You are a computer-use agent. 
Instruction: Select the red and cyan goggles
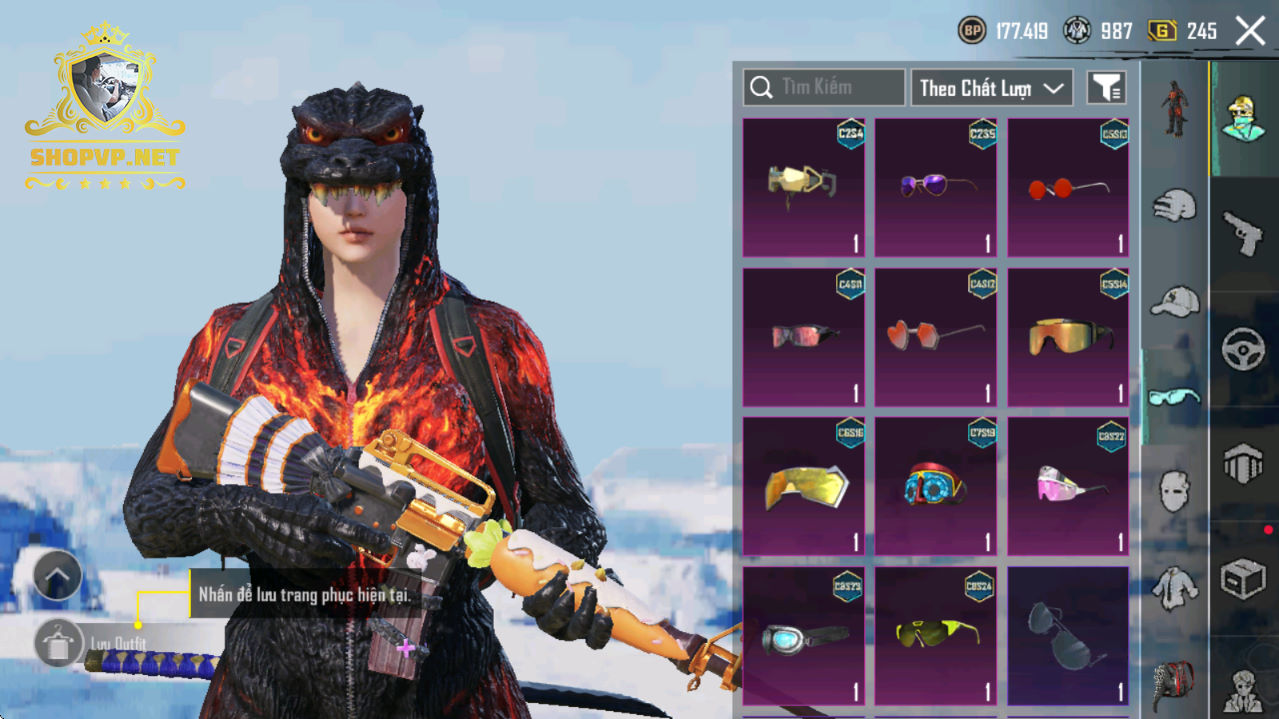(935, 486)
